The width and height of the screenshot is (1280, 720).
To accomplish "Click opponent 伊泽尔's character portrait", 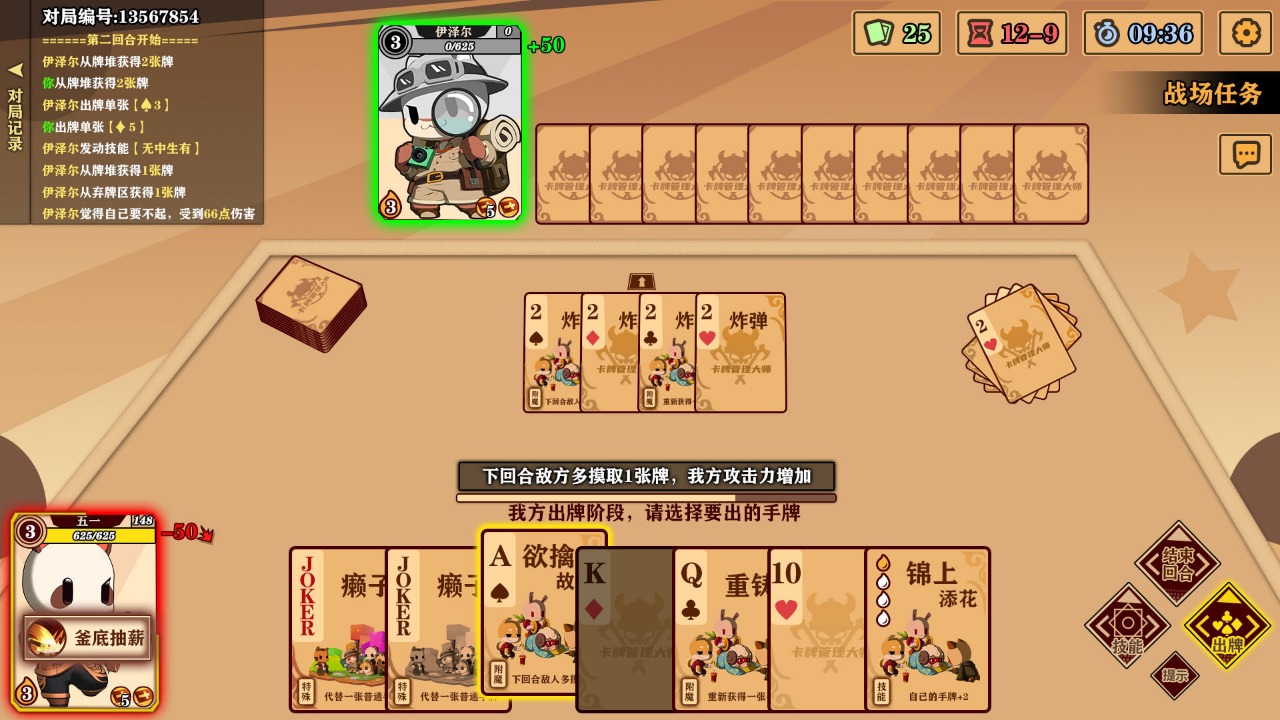I will (449, 120).
